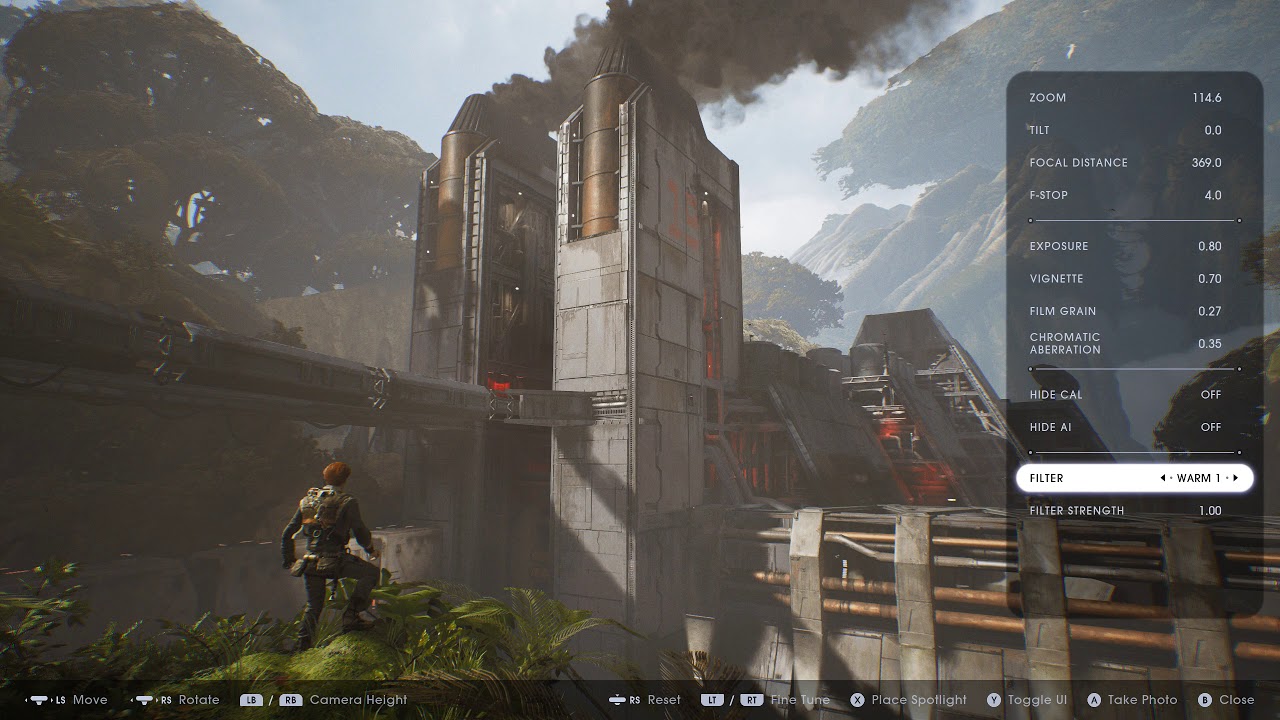
Task: Click the Filter left arrow
Action: [1163, 478]
